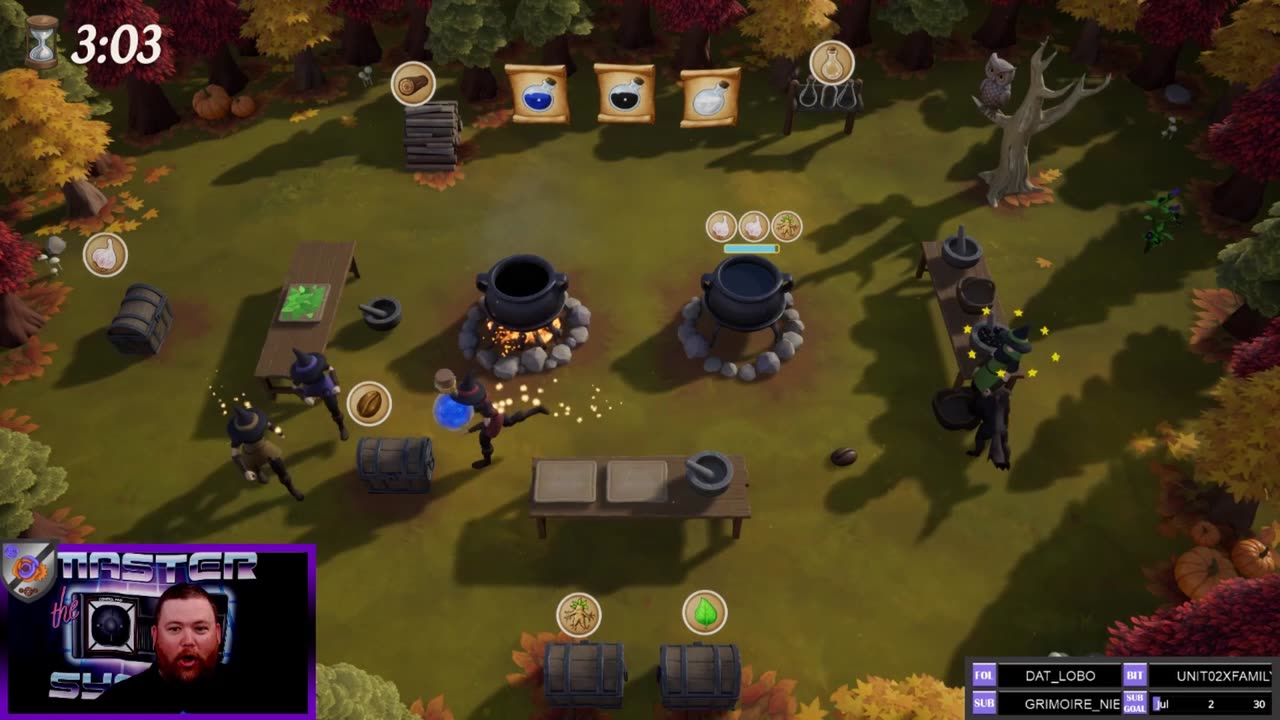The width and height of the screenshot is (1280, 720).
Task: Click the empty flask icon over the bottle rack
Action: click(832, 63)
